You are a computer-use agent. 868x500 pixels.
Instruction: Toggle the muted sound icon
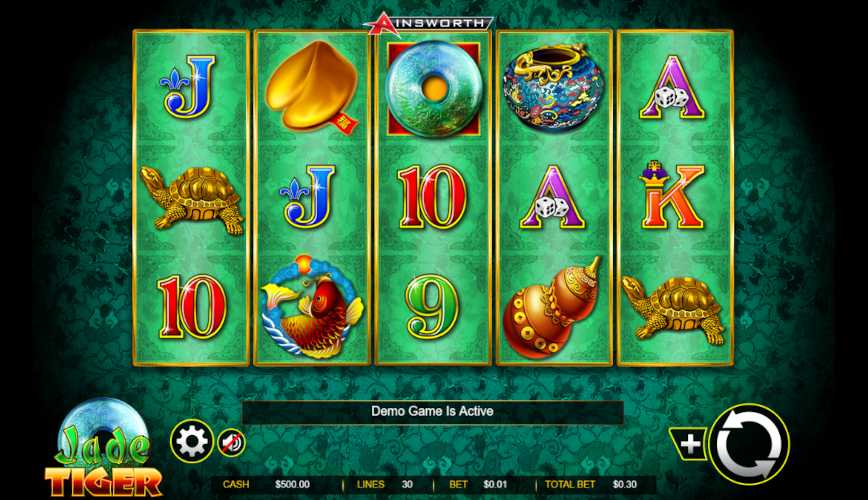pyautogui.click(x=231, y=442)
